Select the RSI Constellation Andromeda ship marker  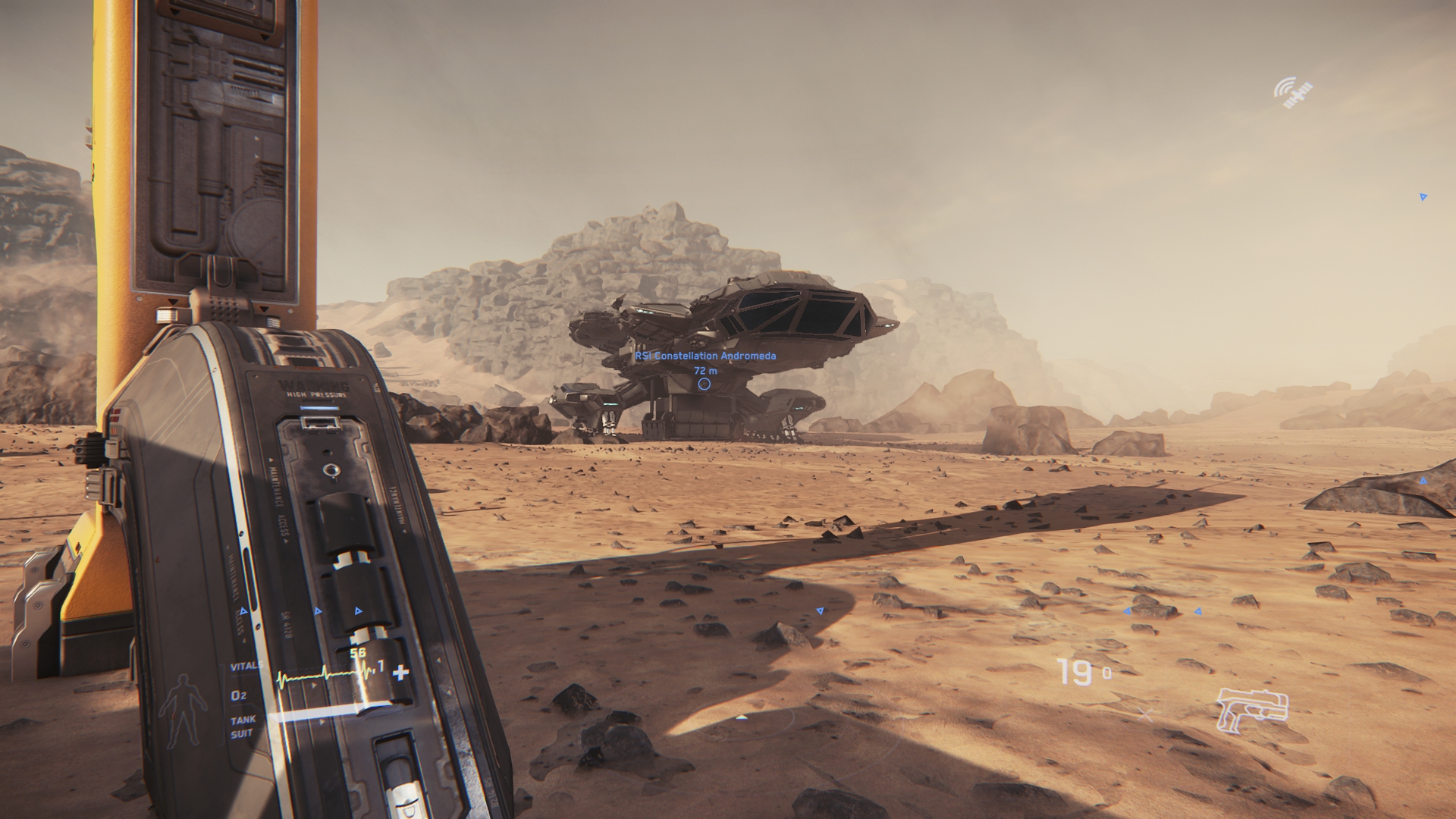[x=704, y=384]
